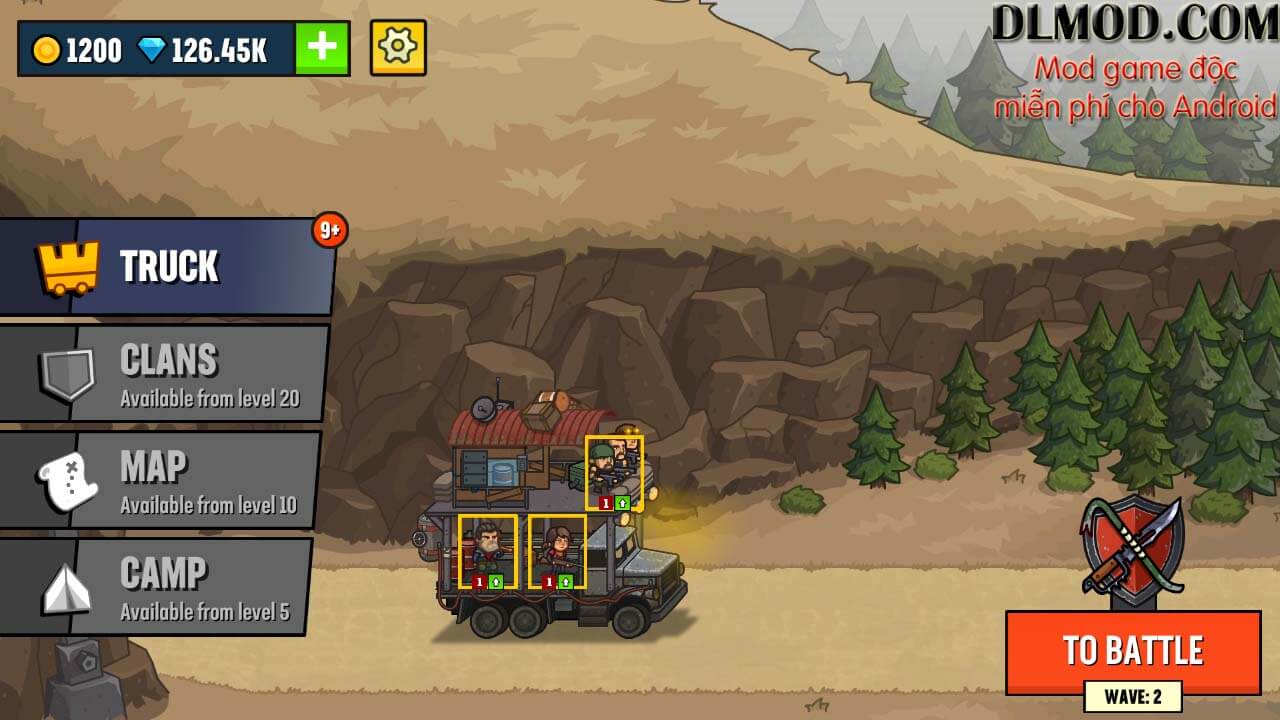Click the map scroll icon beside MAP
1280x720 pixels.
tap(68, 479)
